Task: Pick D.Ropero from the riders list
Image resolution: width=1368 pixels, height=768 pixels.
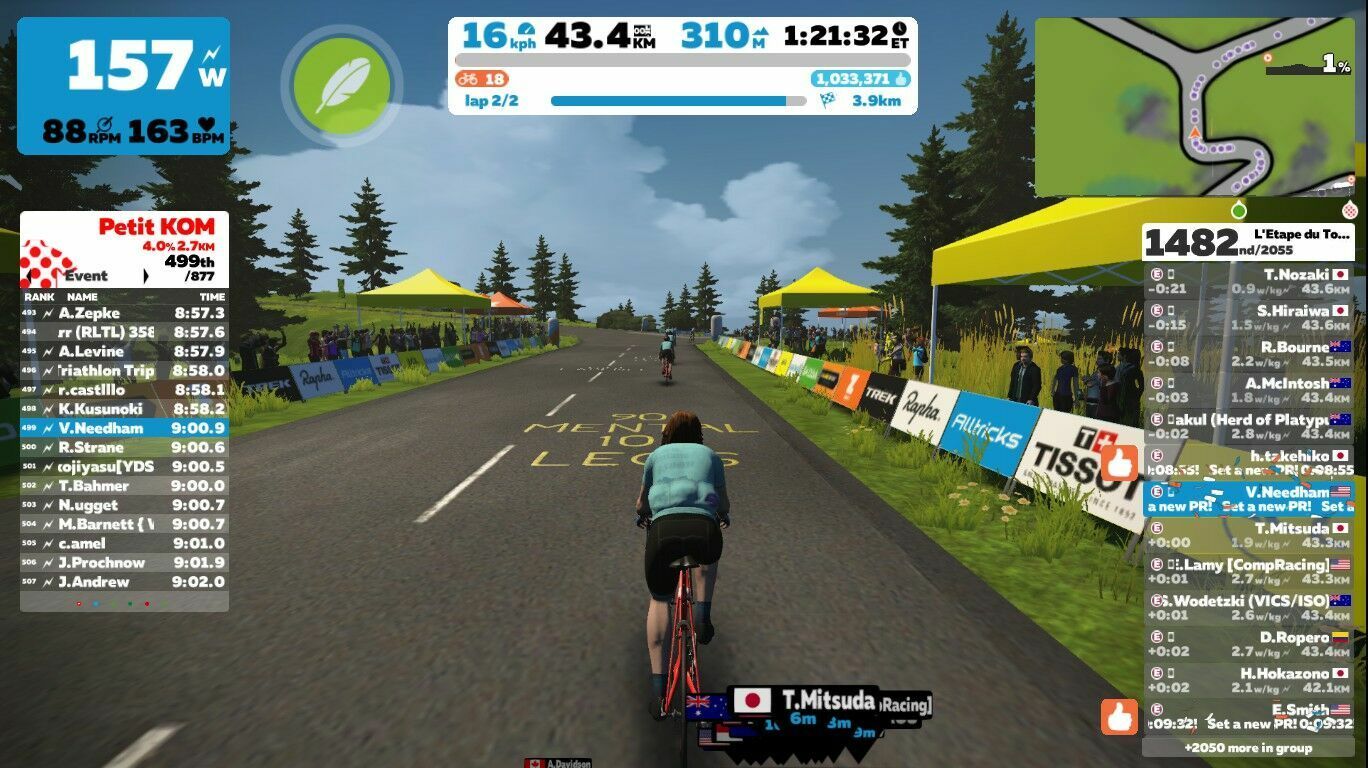Action: coord(1247,644)
